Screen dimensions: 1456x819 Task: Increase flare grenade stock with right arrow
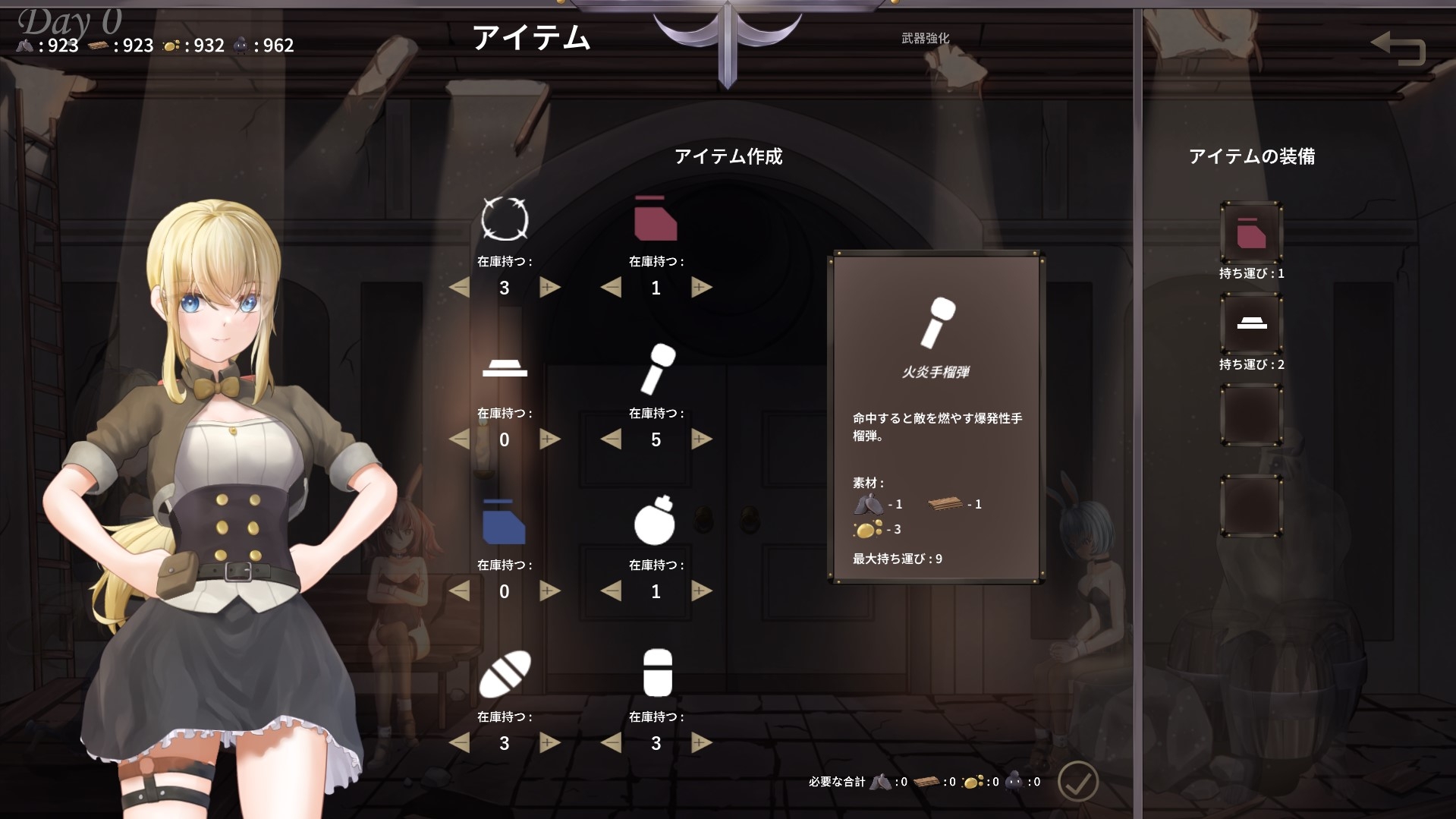click(x=700, y=439)
